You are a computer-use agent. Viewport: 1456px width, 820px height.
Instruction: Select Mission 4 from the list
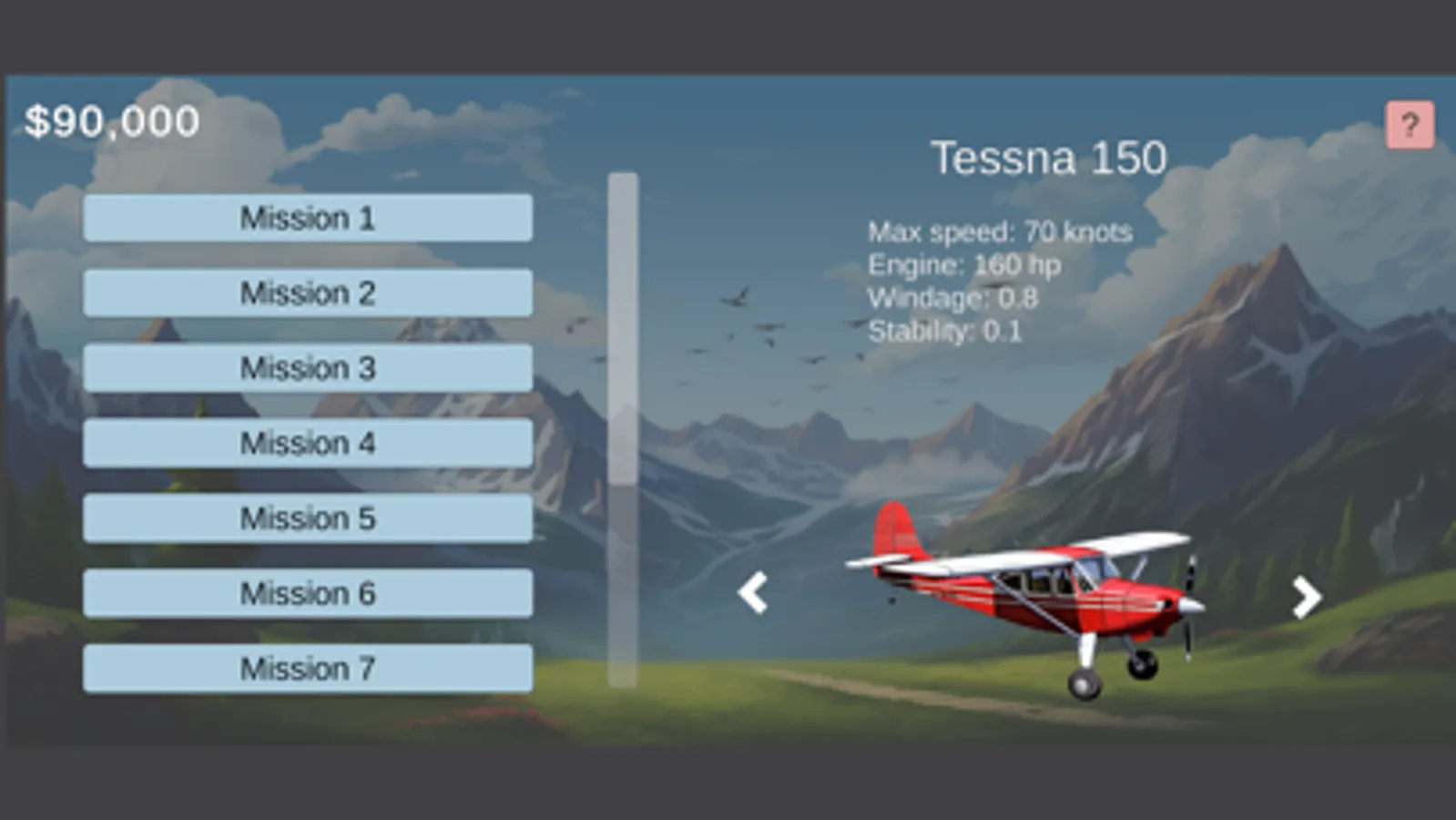[306, 443]
